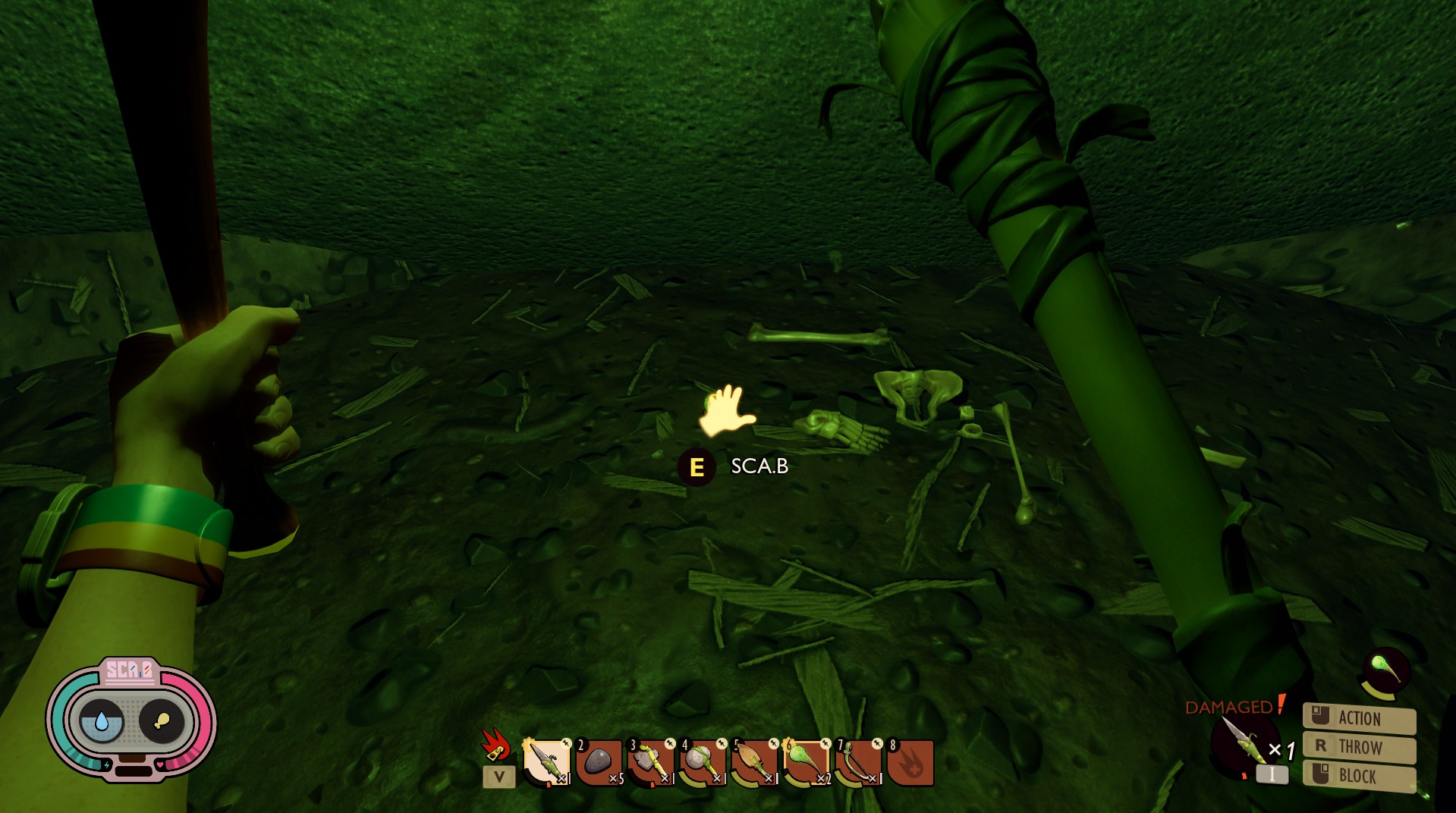Click the red flame icon beside the hotbar
Image resolution: width=1456 pixels, height=813 pixels.
click(495, 744)
